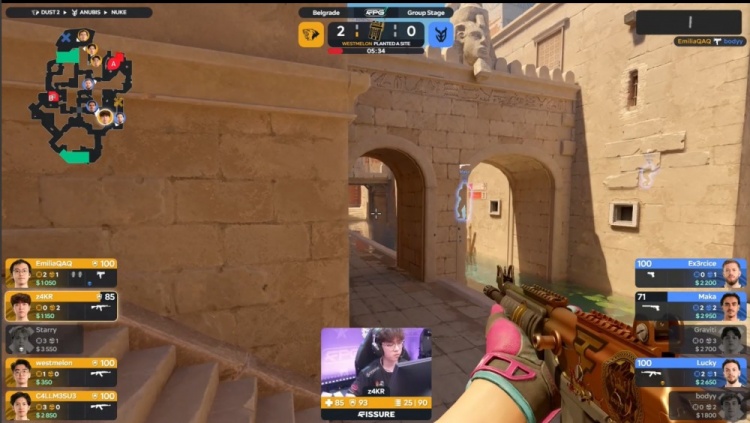Choose z4KR's player card
Image resolution: width=750 pixels, height=423 pixels.
click(x=61, y=306)
